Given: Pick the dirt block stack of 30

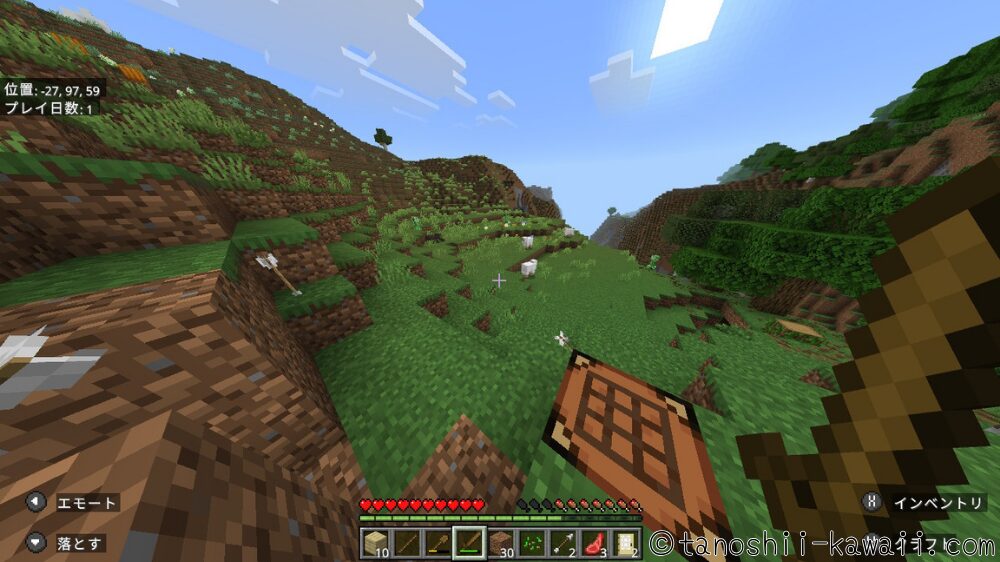Looking at the screenshot, I should coord(501,543).
